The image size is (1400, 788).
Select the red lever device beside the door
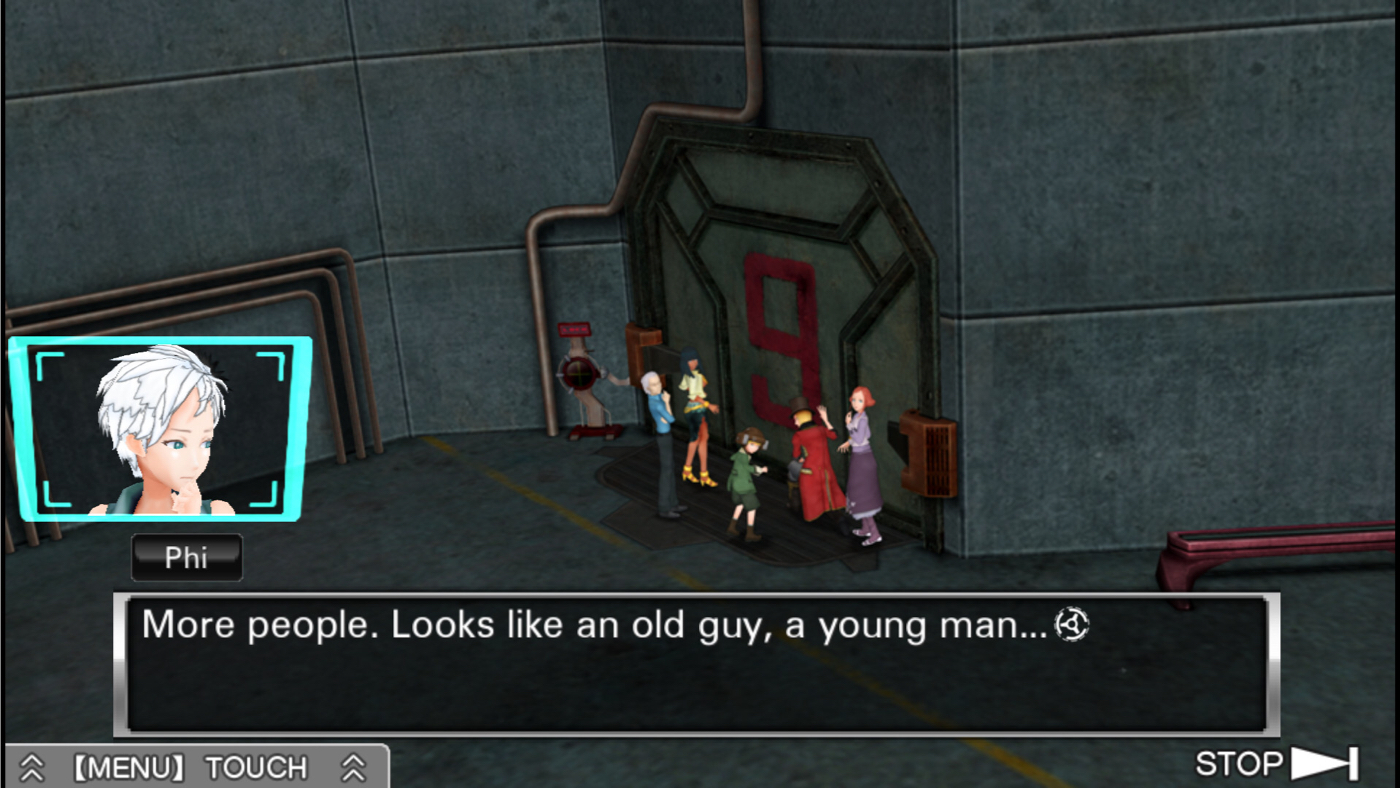point(582,375)
